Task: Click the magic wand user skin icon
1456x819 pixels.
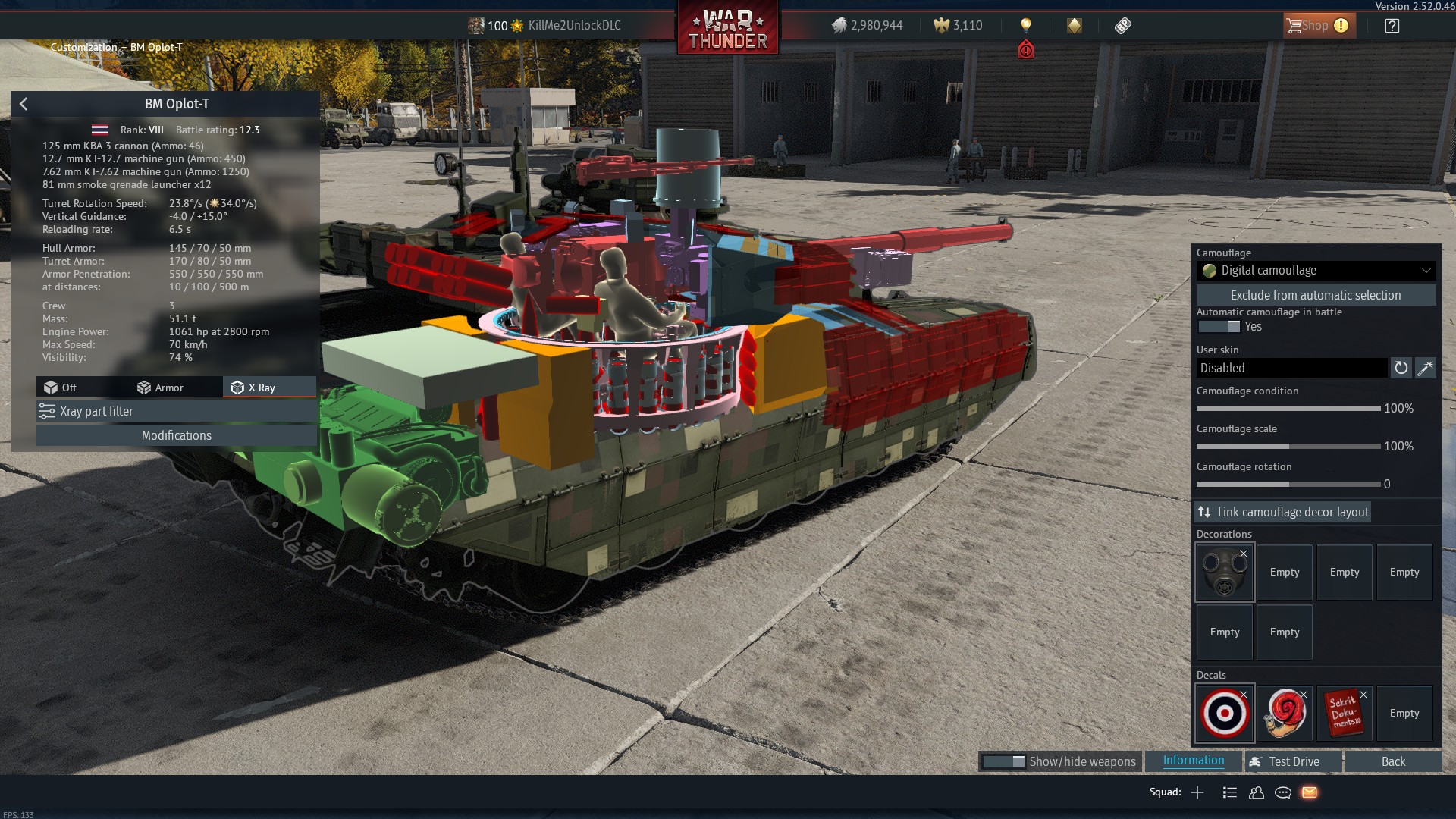Action: click(x=1426, y=368)
